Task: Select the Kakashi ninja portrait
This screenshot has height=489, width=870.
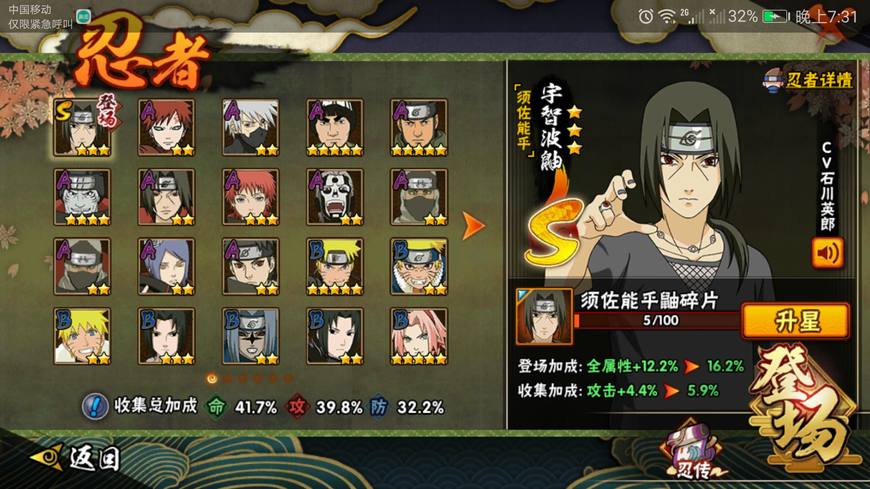Action: [250, 127]
